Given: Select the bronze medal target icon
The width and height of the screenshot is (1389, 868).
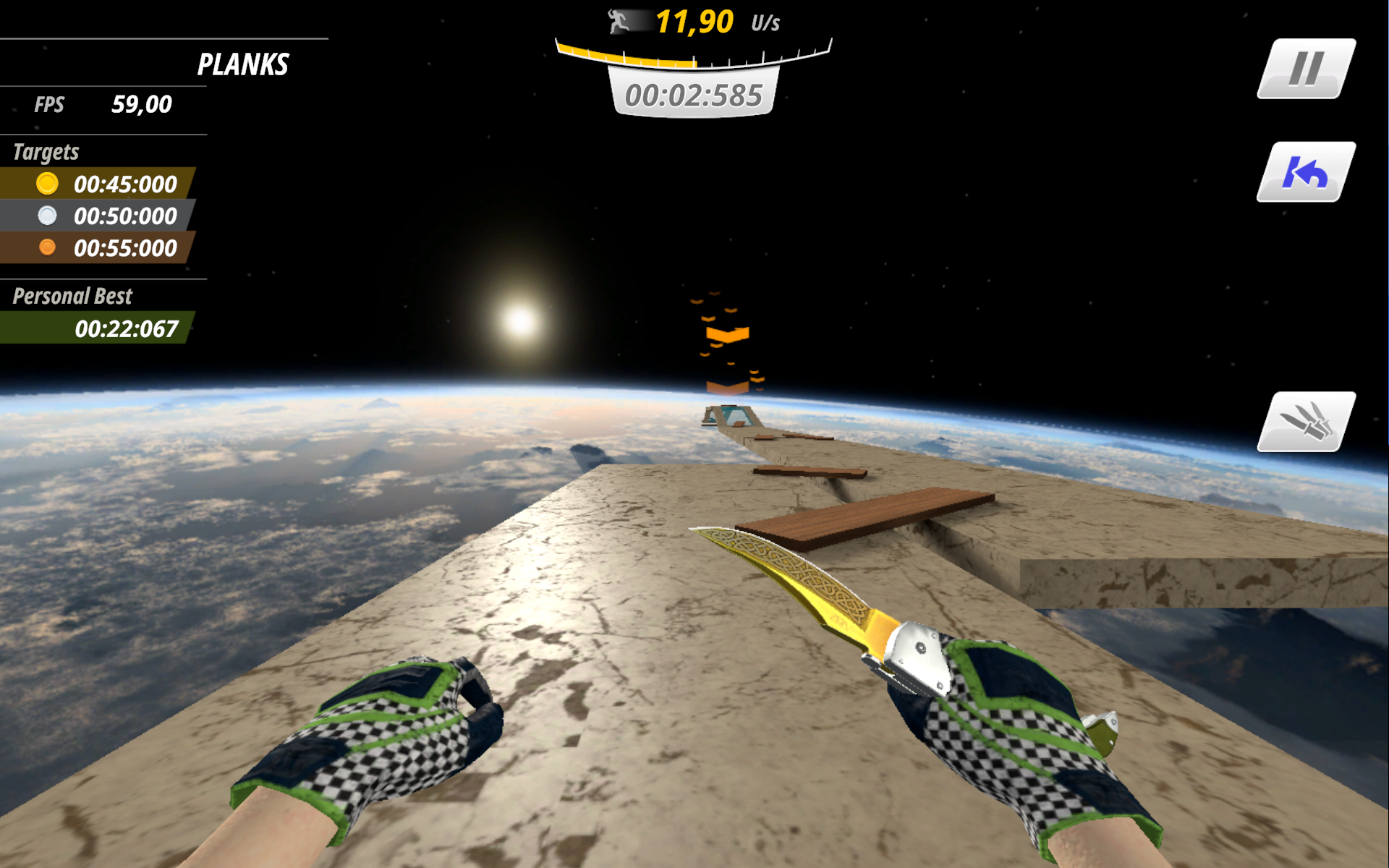Looking at the screenshot, I should click(x=48, y=248).
